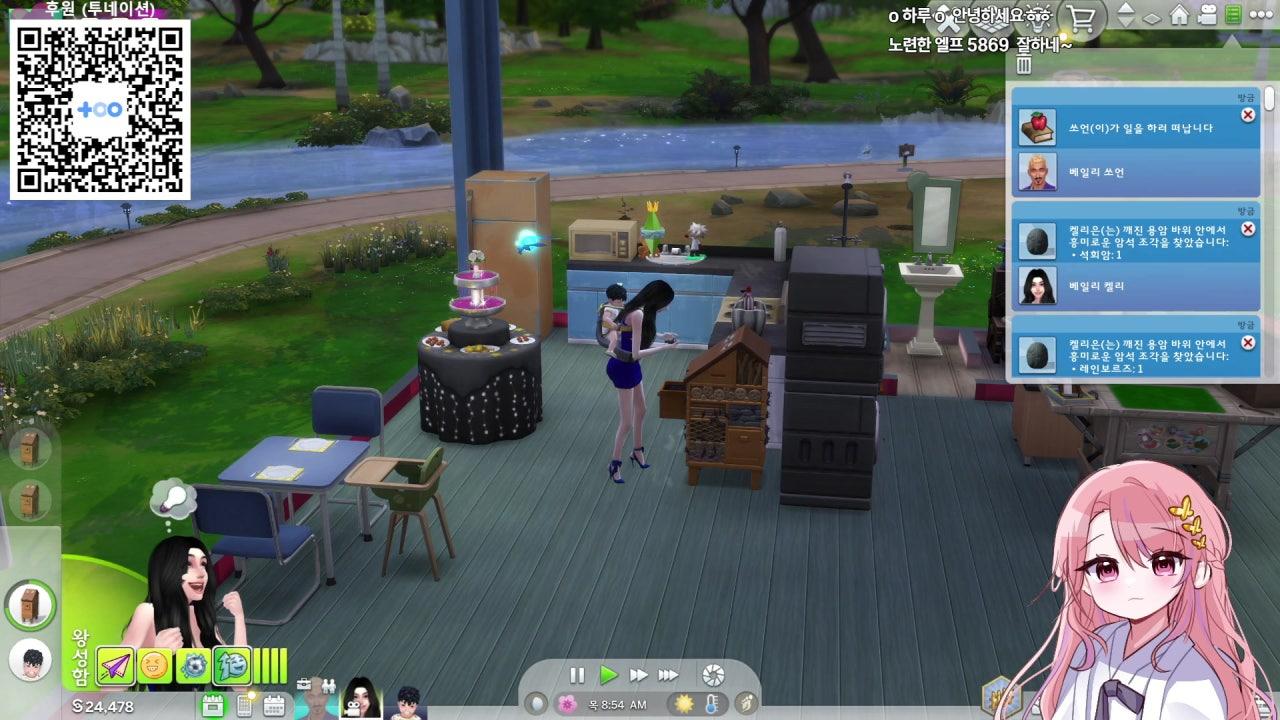Clear all notifications with the trash icon
This screenshot has width=1280, height=720.
point(1022,65)
